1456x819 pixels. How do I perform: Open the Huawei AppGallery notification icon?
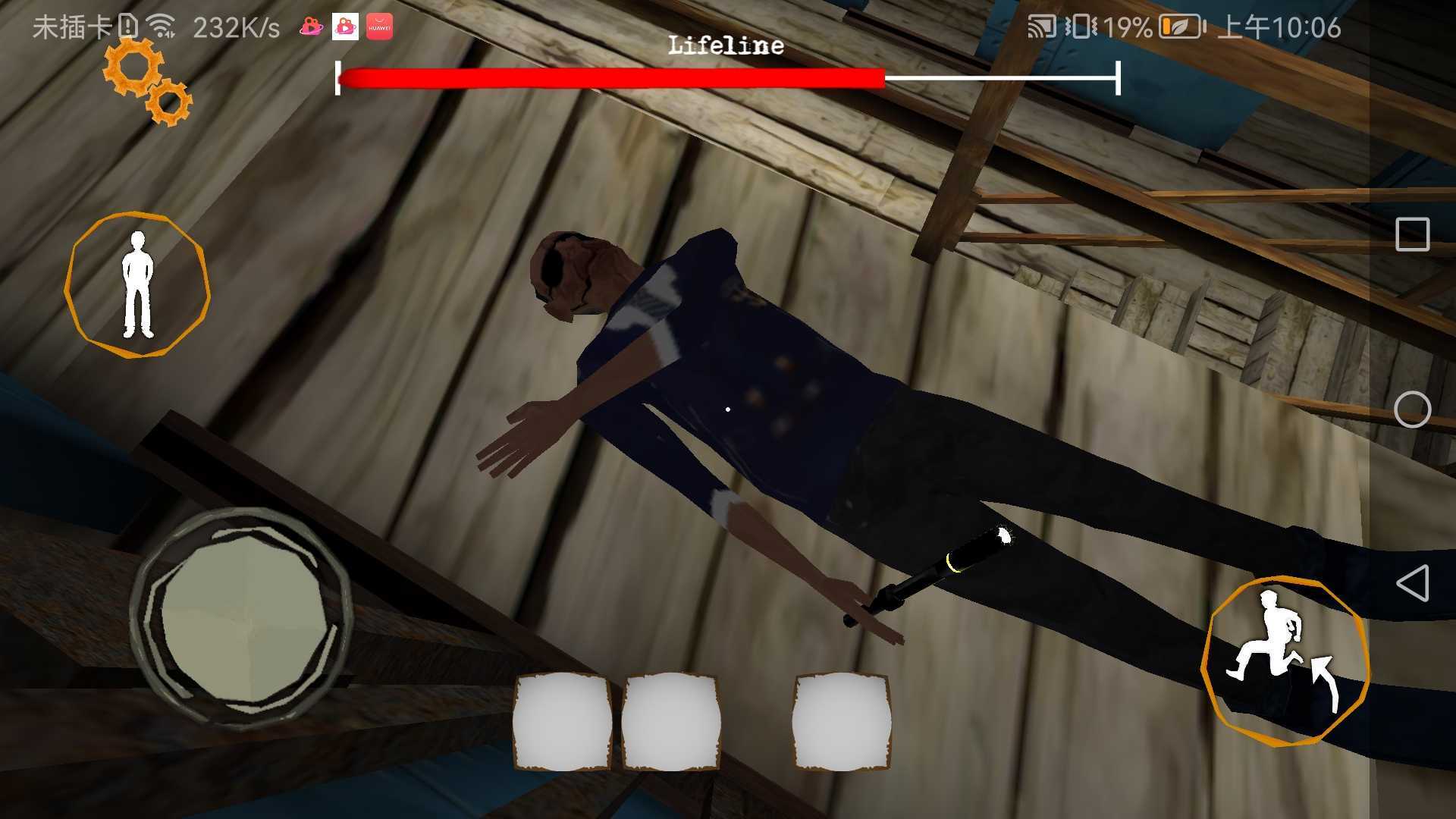point(381,25)
